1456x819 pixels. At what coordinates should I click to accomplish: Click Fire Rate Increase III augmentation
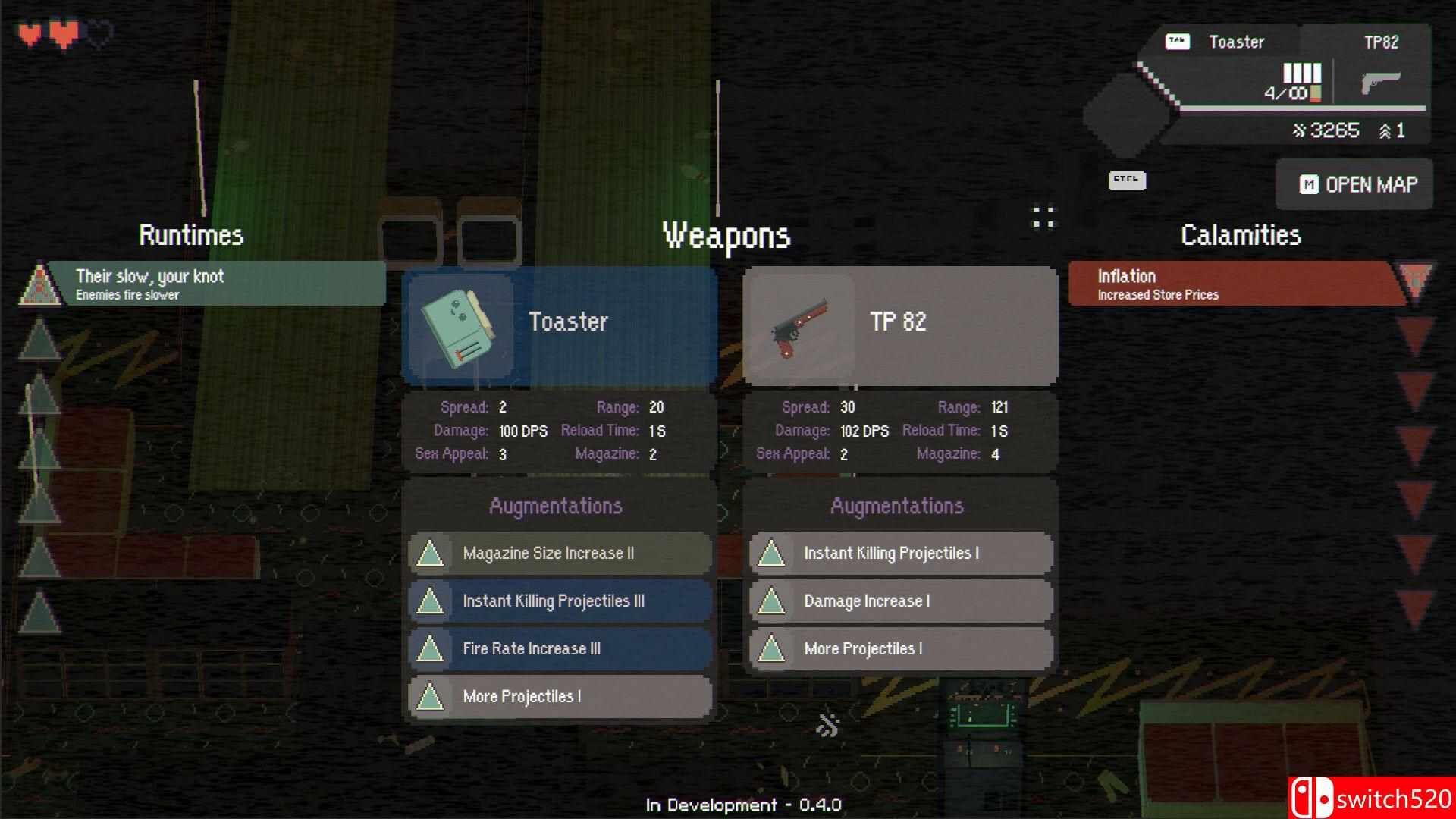tap(560, 649)
